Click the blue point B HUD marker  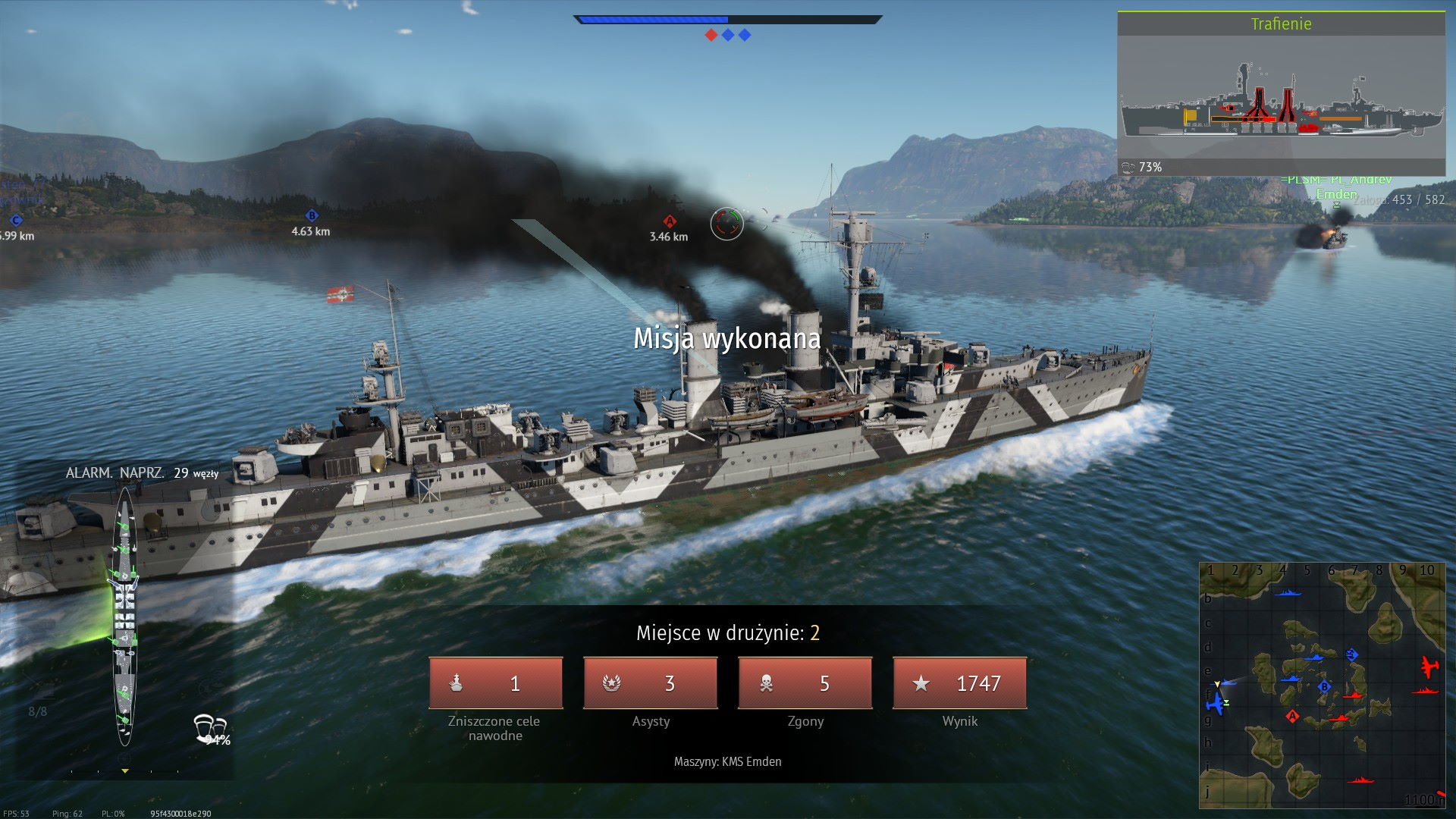[311, 216]
